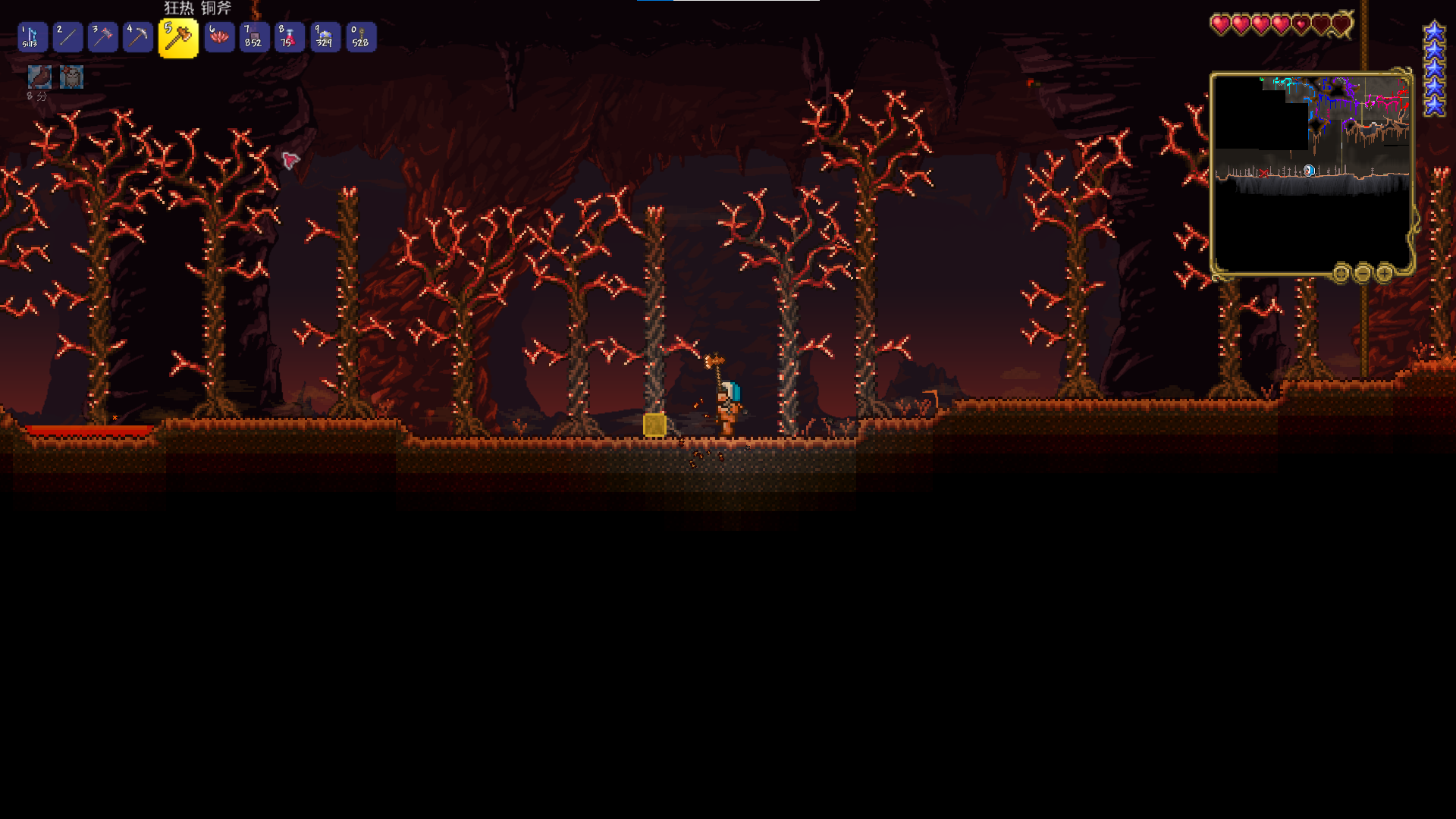Viewport: 1456px width, 819px height.
Task: Zoom out the minimap with minus button
Action: (x=1363, y=273)
